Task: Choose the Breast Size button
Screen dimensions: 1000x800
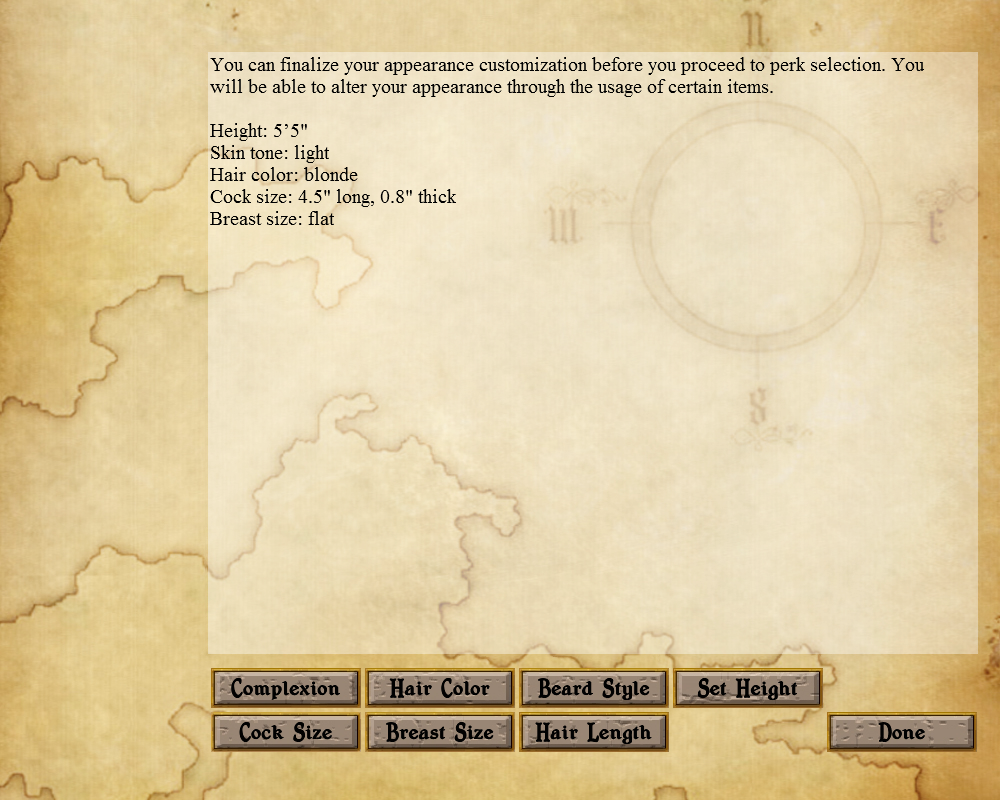Action: tap(440, 732)
